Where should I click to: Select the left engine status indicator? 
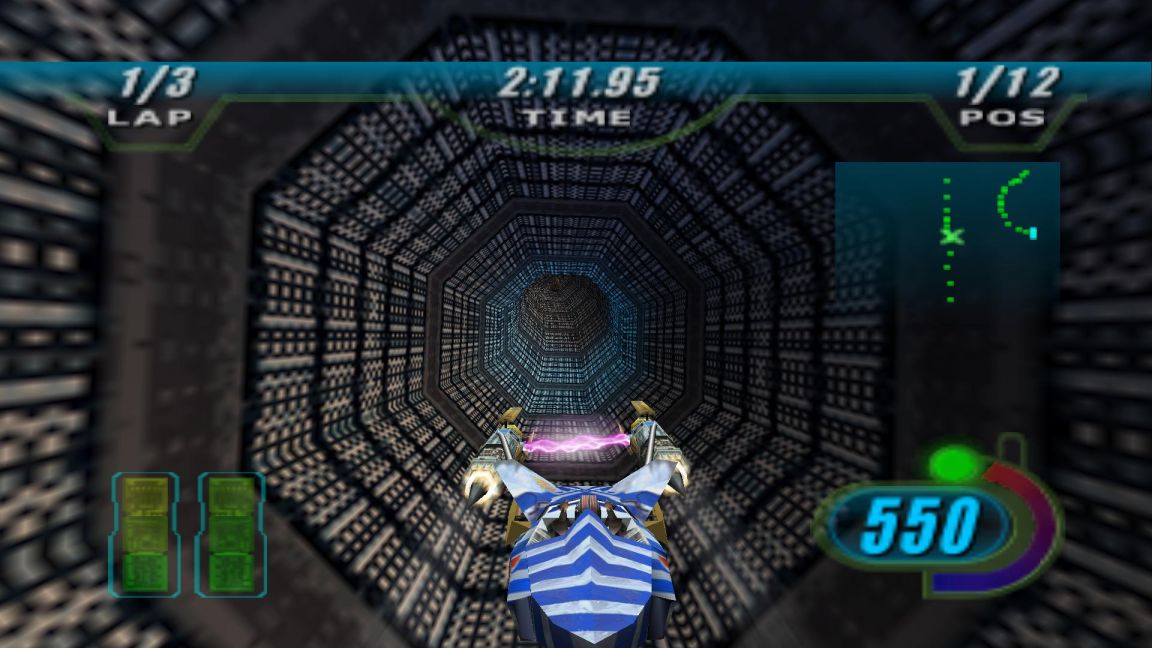pyautogui.click(x=144, y=534)
